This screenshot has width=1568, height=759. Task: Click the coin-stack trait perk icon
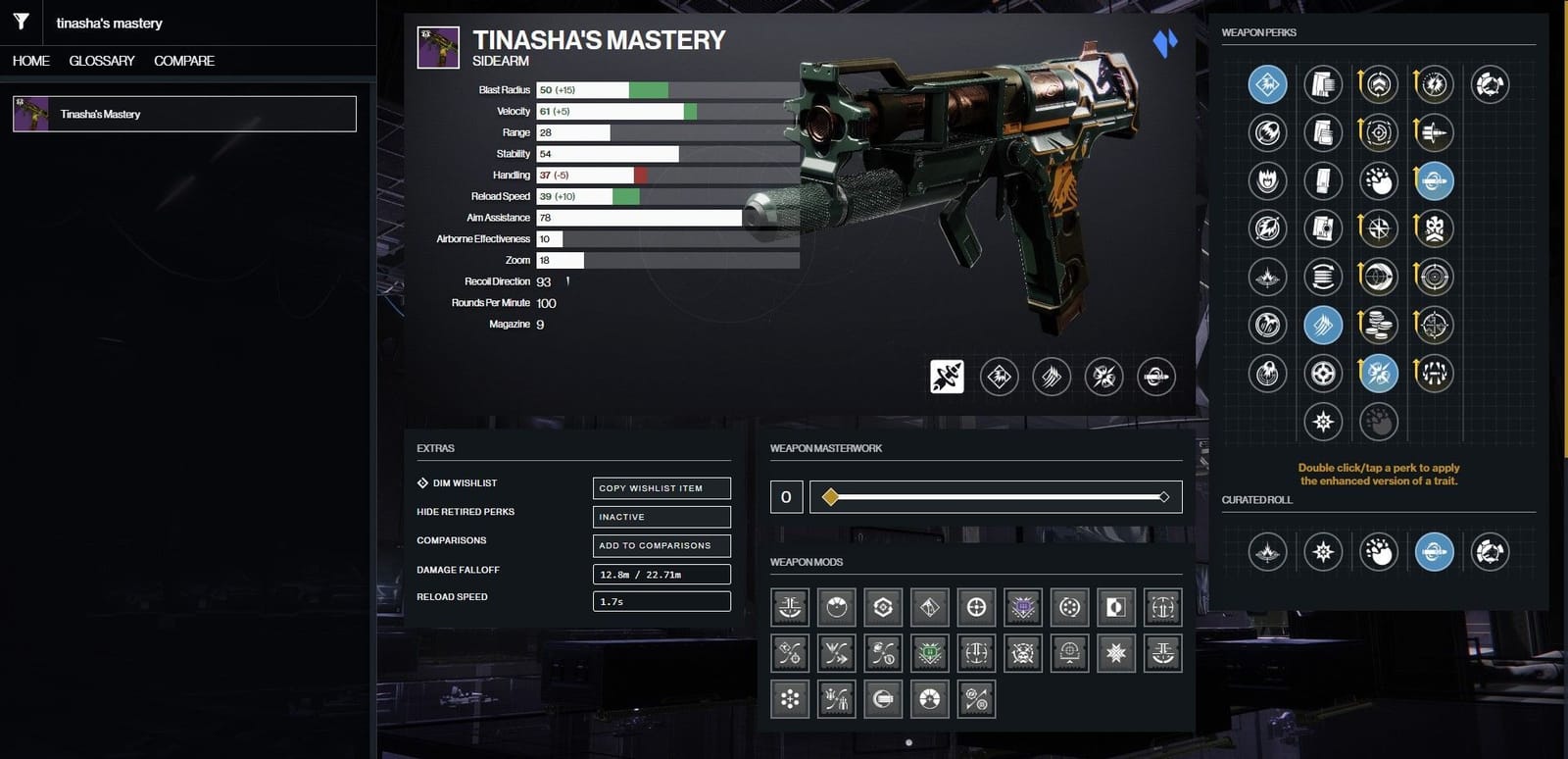[x=1379, y=325]
